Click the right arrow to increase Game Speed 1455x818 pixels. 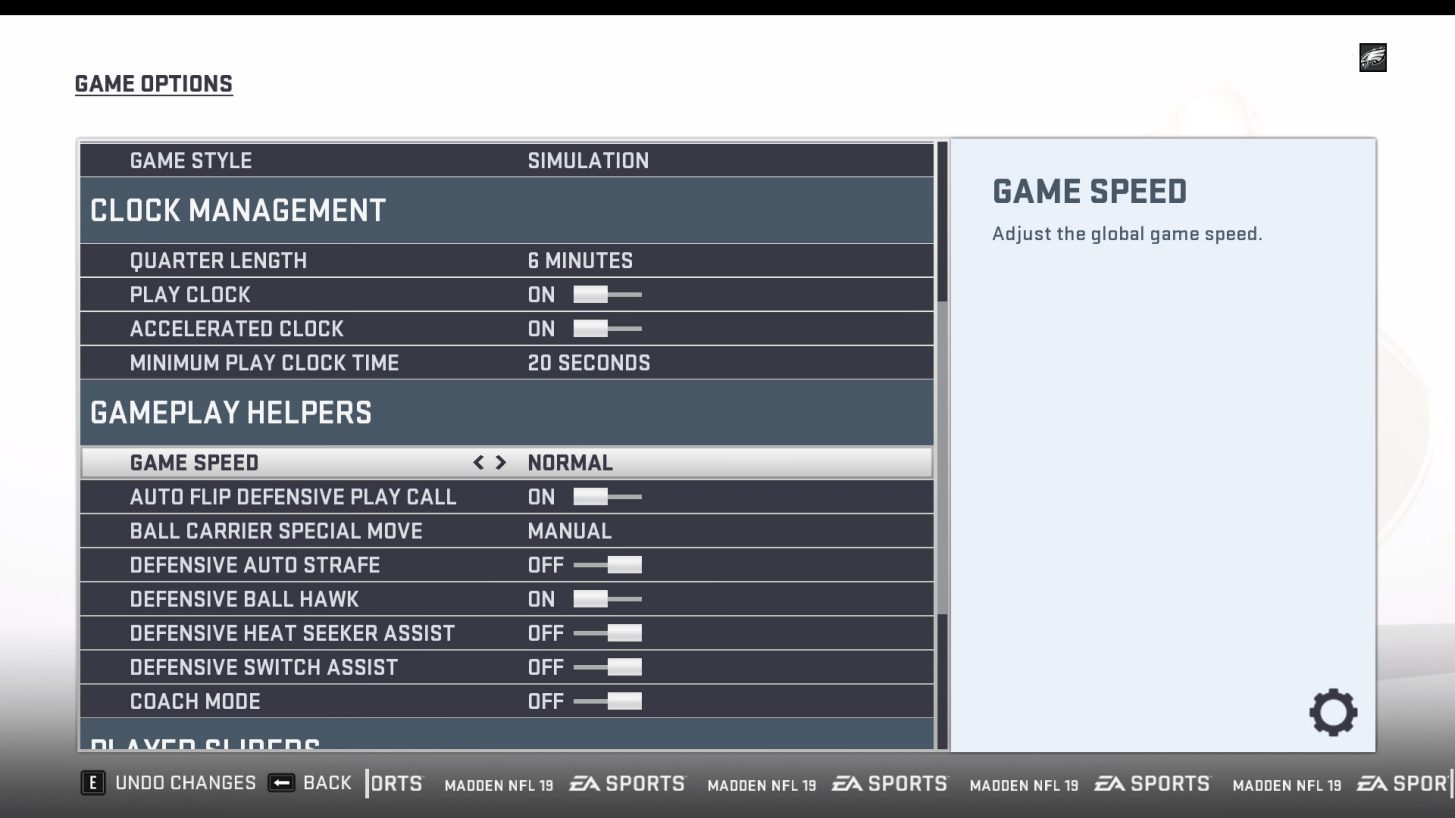pos(501,462)
